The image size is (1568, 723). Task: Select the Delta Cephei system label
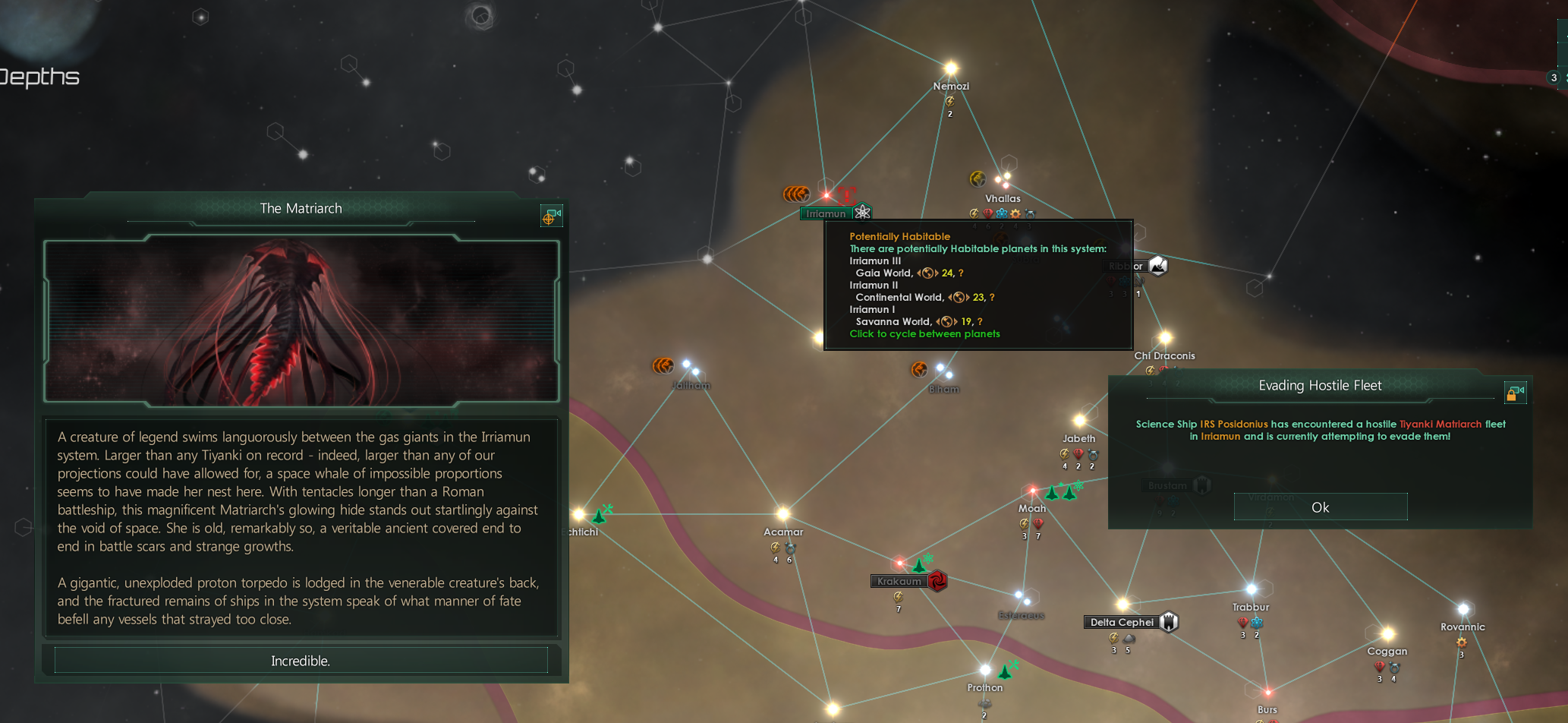[x=1121, y=622]
